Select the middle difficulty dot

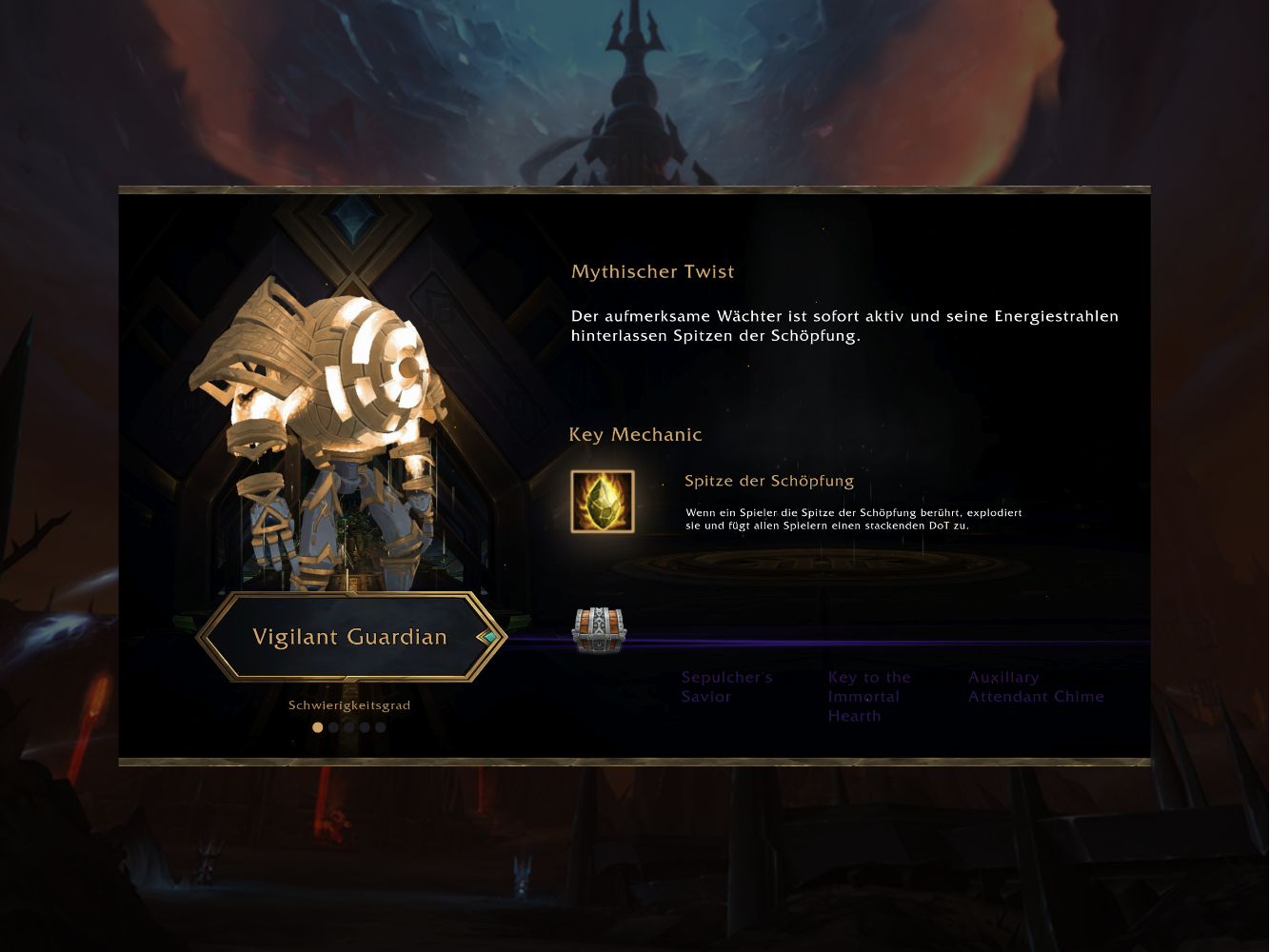349,726
